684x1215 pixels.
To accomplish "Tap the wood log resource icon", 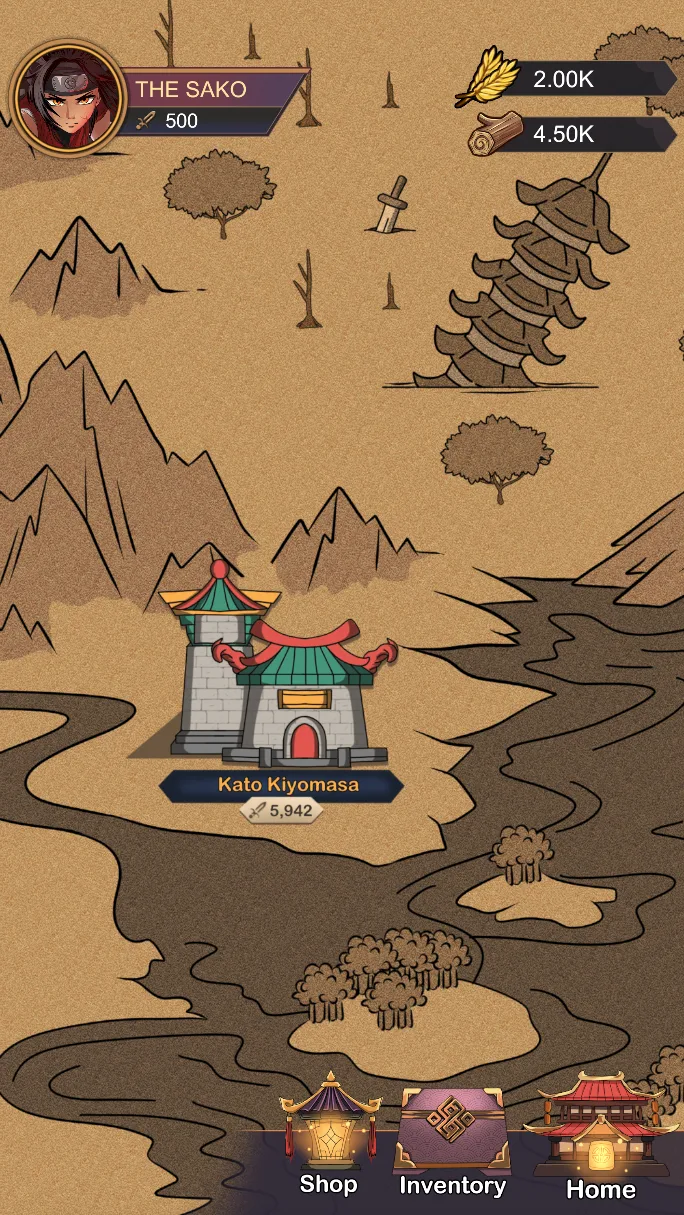I will click(x=495, y=134).
